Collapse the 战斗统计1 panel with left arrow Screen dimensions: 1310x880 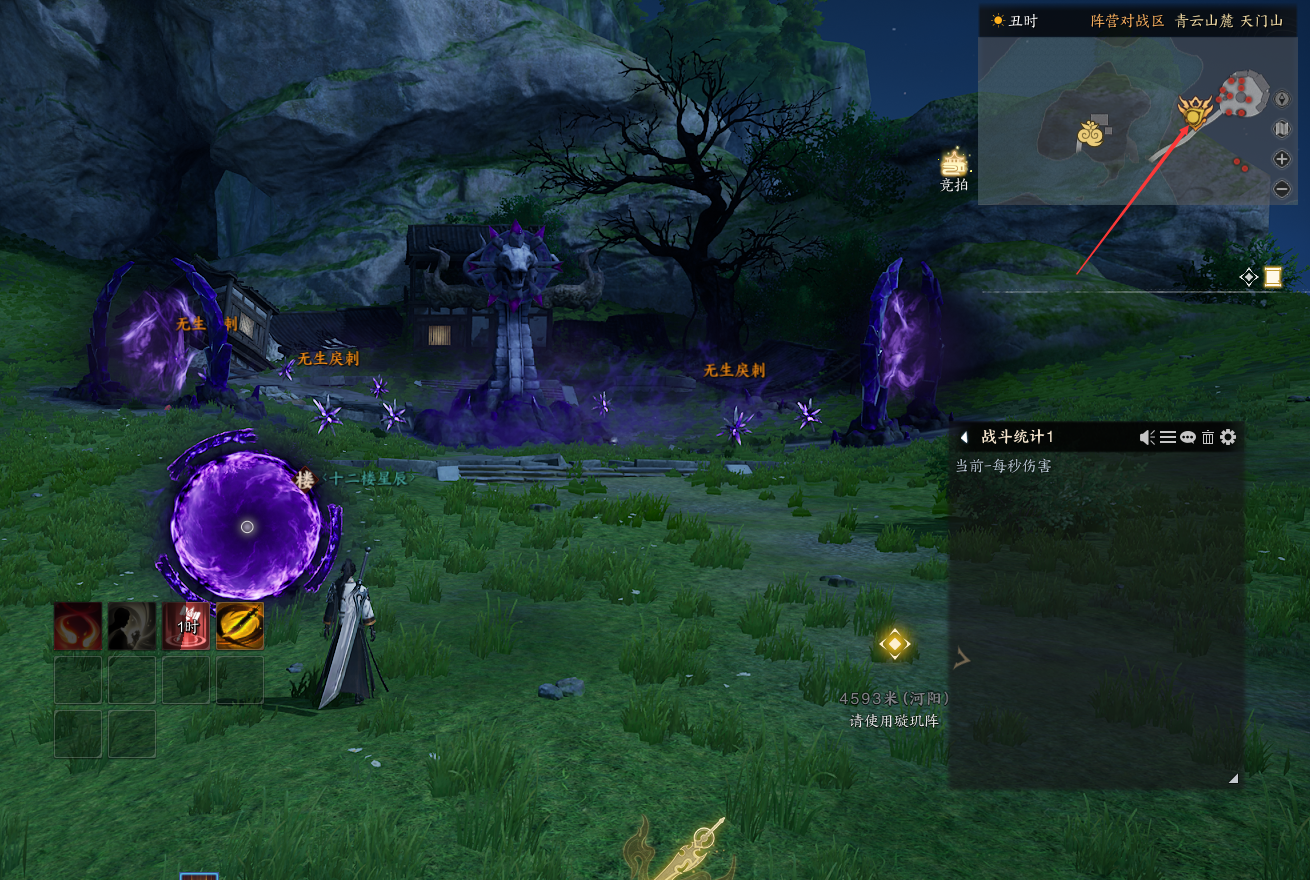964,437
